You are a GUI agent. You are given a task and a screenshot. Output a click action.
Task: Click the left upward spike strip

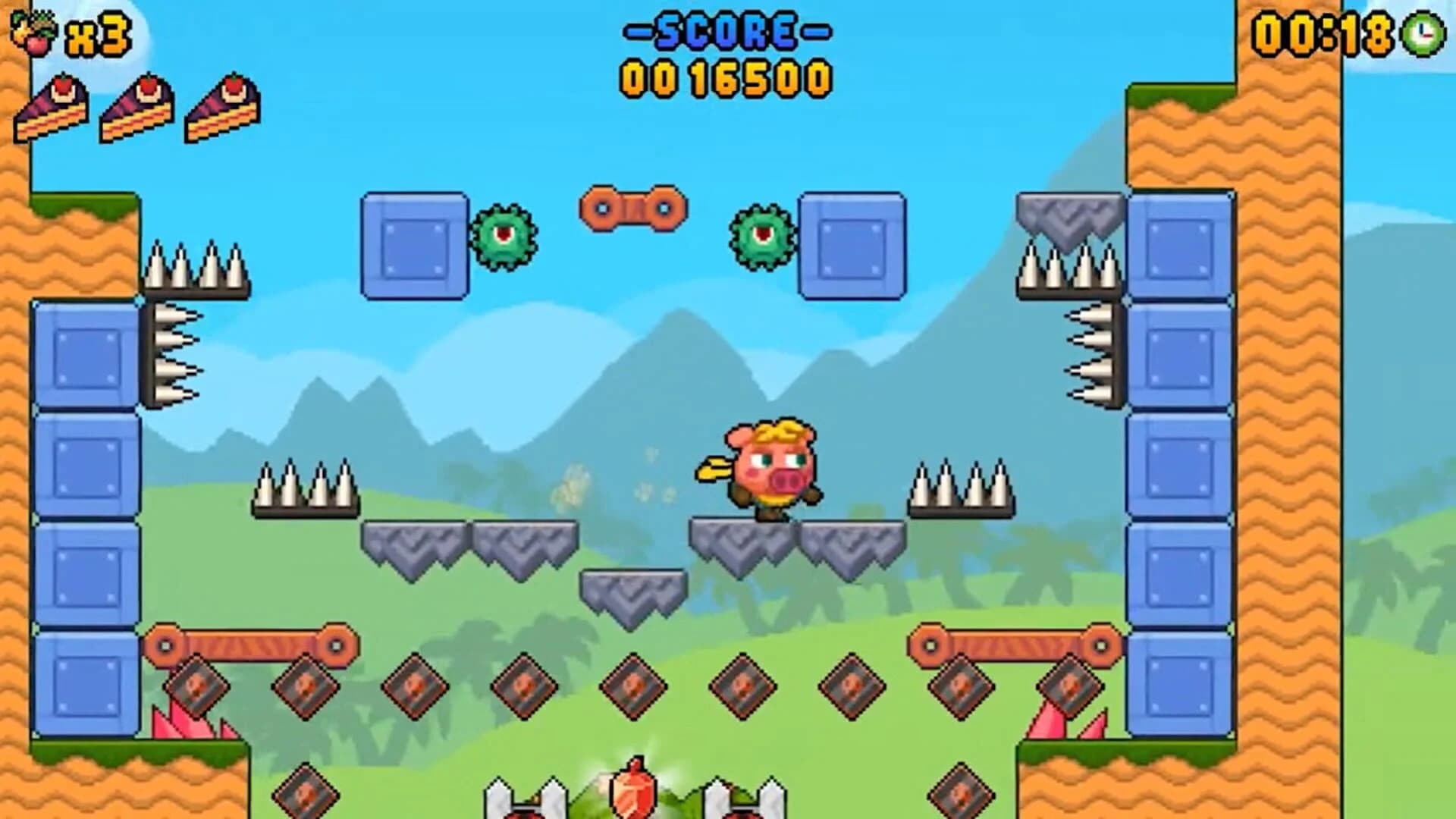tap(197, 265)
